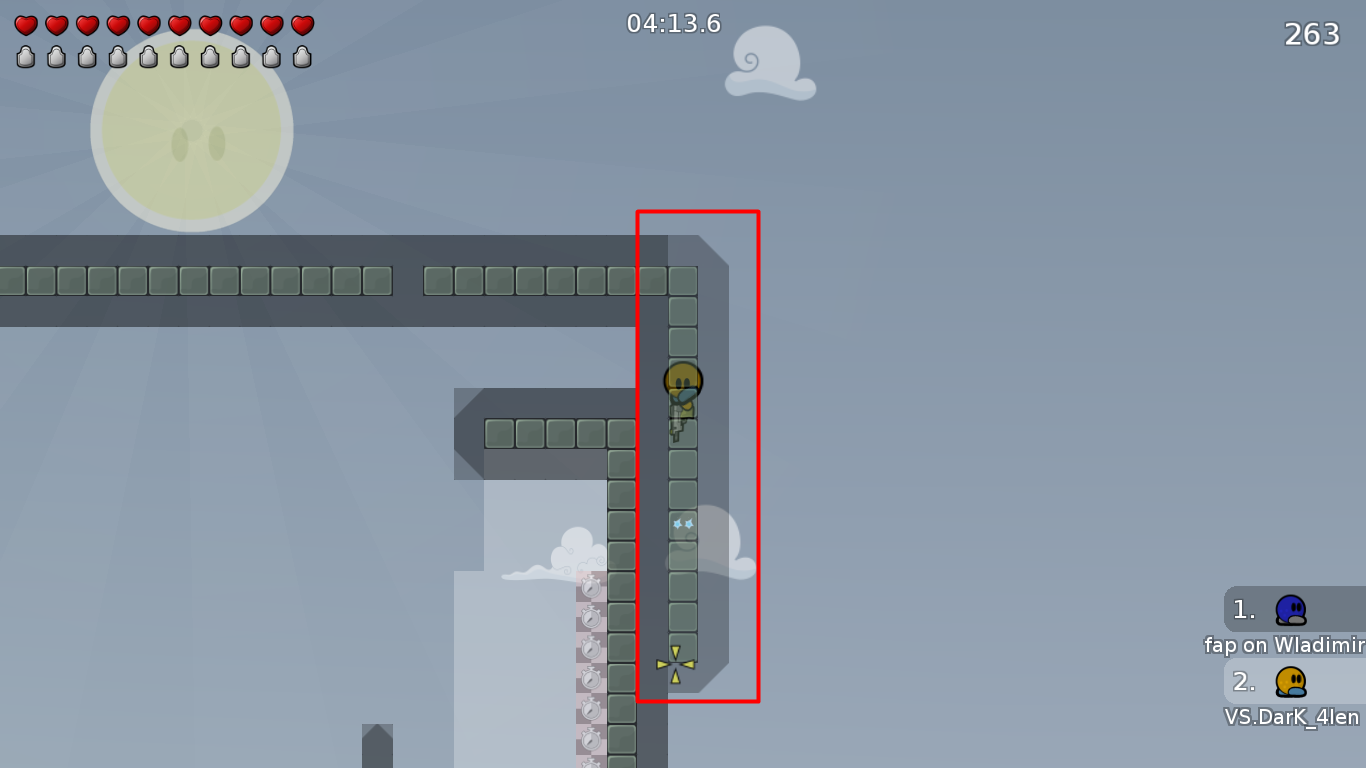The width and height of the screenshot is (1366, 768).
Task: Click the blue star power-up pickup
Action: tap(682, 523)
